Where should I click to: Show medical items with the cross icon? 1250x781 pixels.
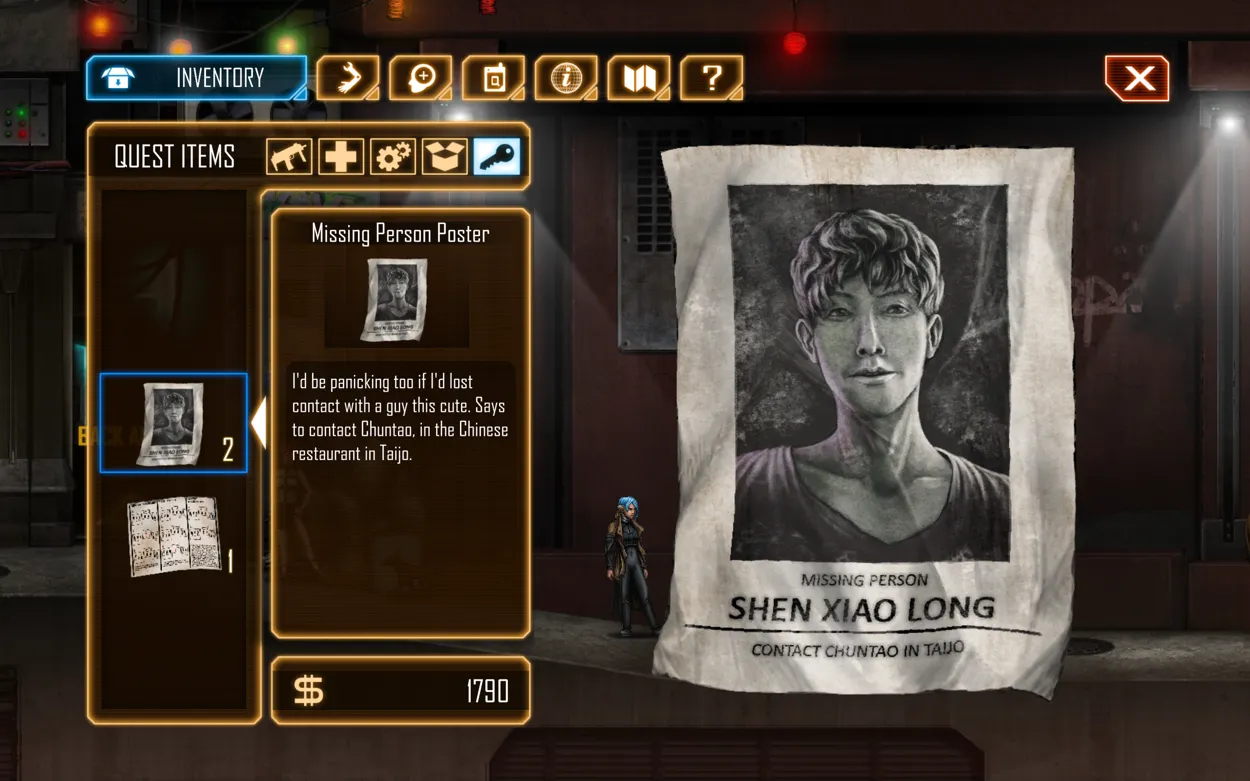point(341,157)
